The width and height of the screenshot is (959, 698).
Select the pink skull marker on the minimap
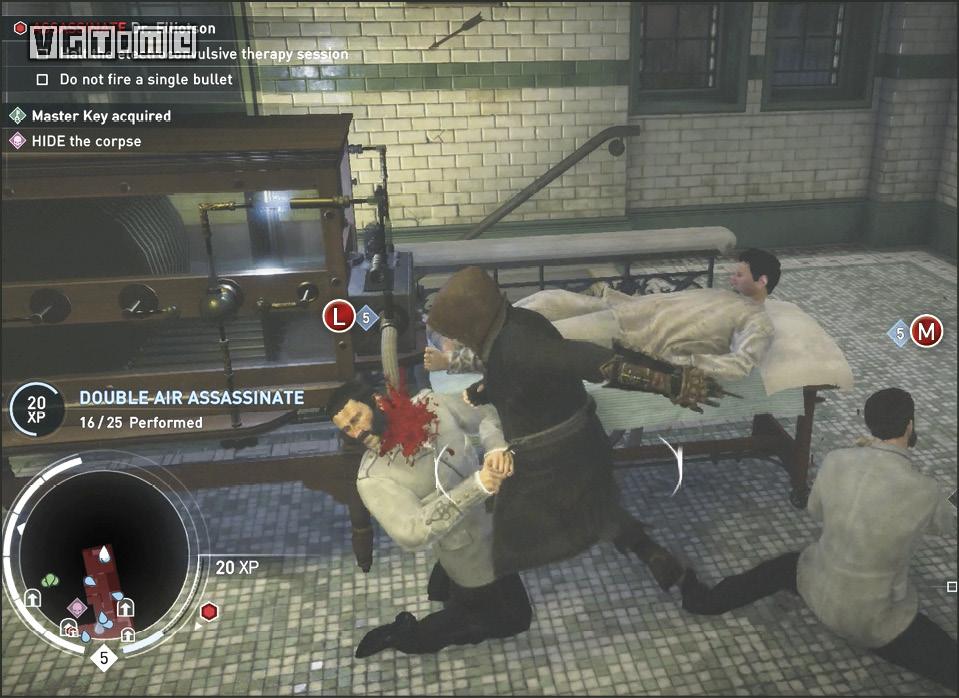77,607
